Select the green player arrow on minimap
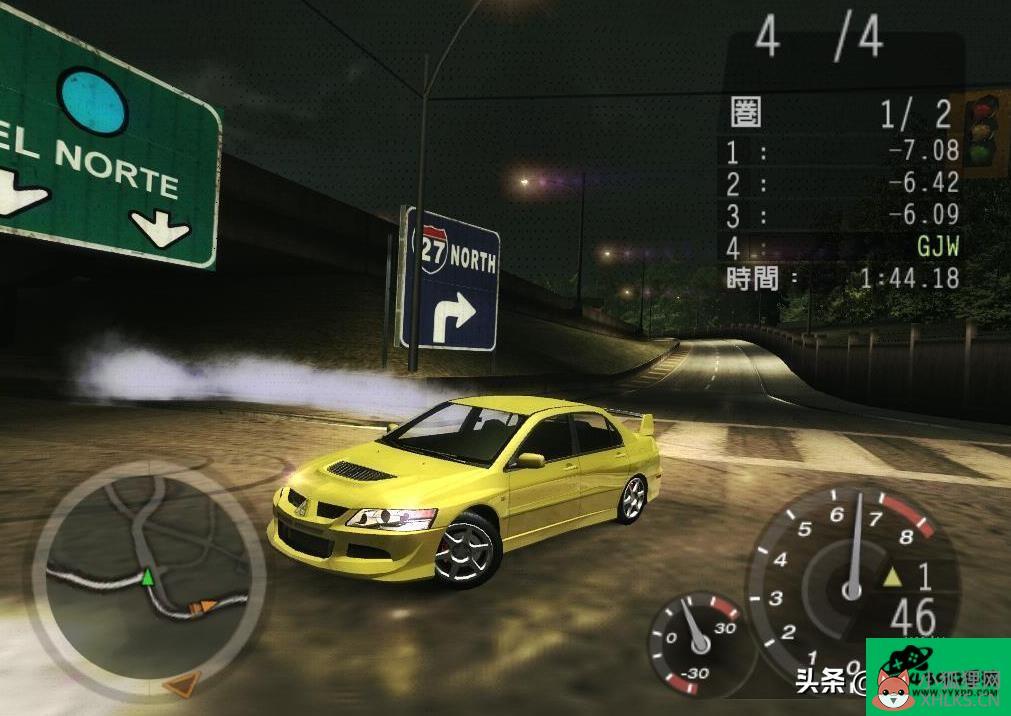Screen dimensions: 1011x716 148,577
